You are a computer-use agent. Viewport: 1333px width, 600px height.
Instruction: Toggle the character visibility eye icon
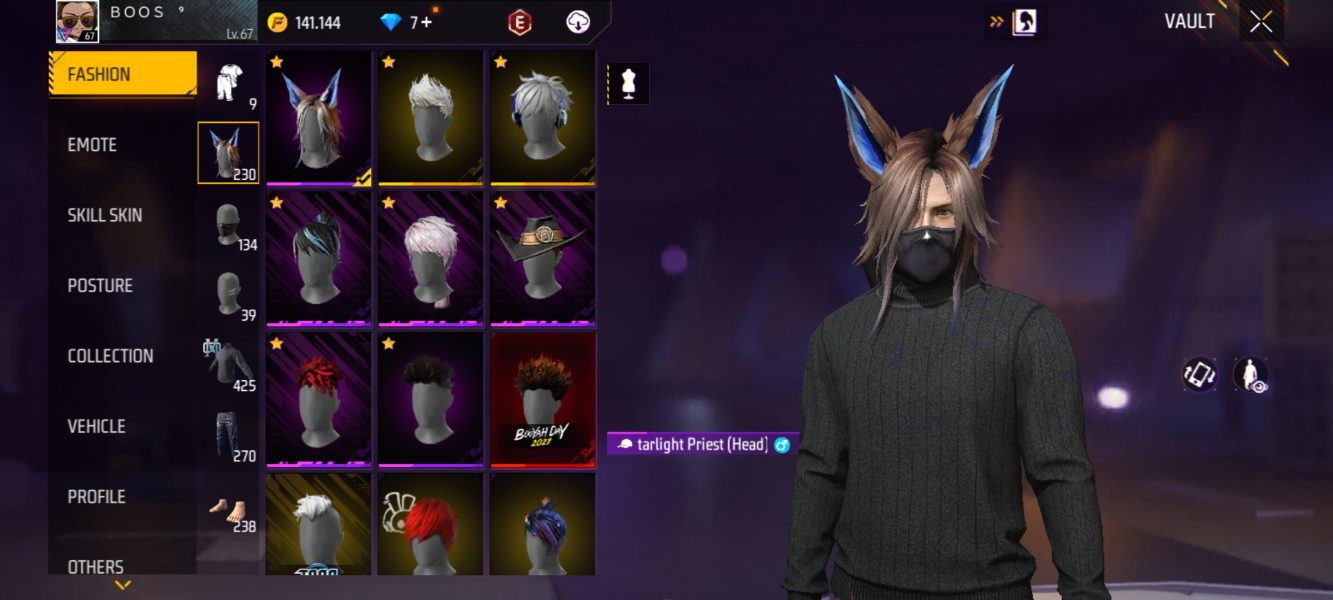pos(1250,375)
